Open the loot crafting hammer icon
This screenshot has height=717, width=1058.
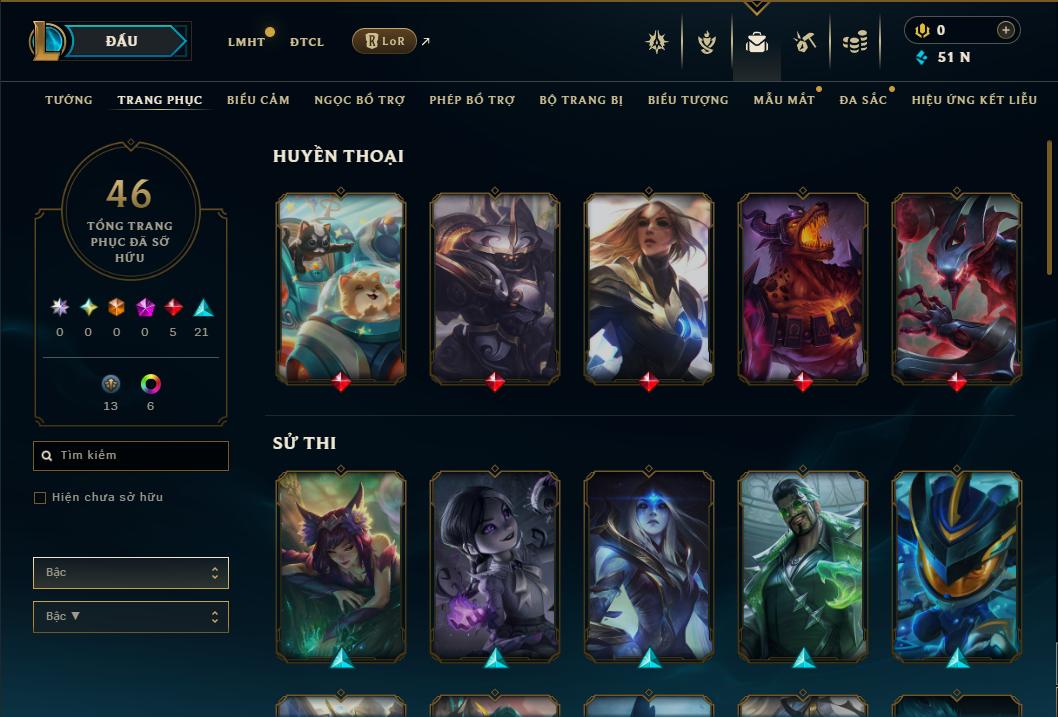(805, 42)
